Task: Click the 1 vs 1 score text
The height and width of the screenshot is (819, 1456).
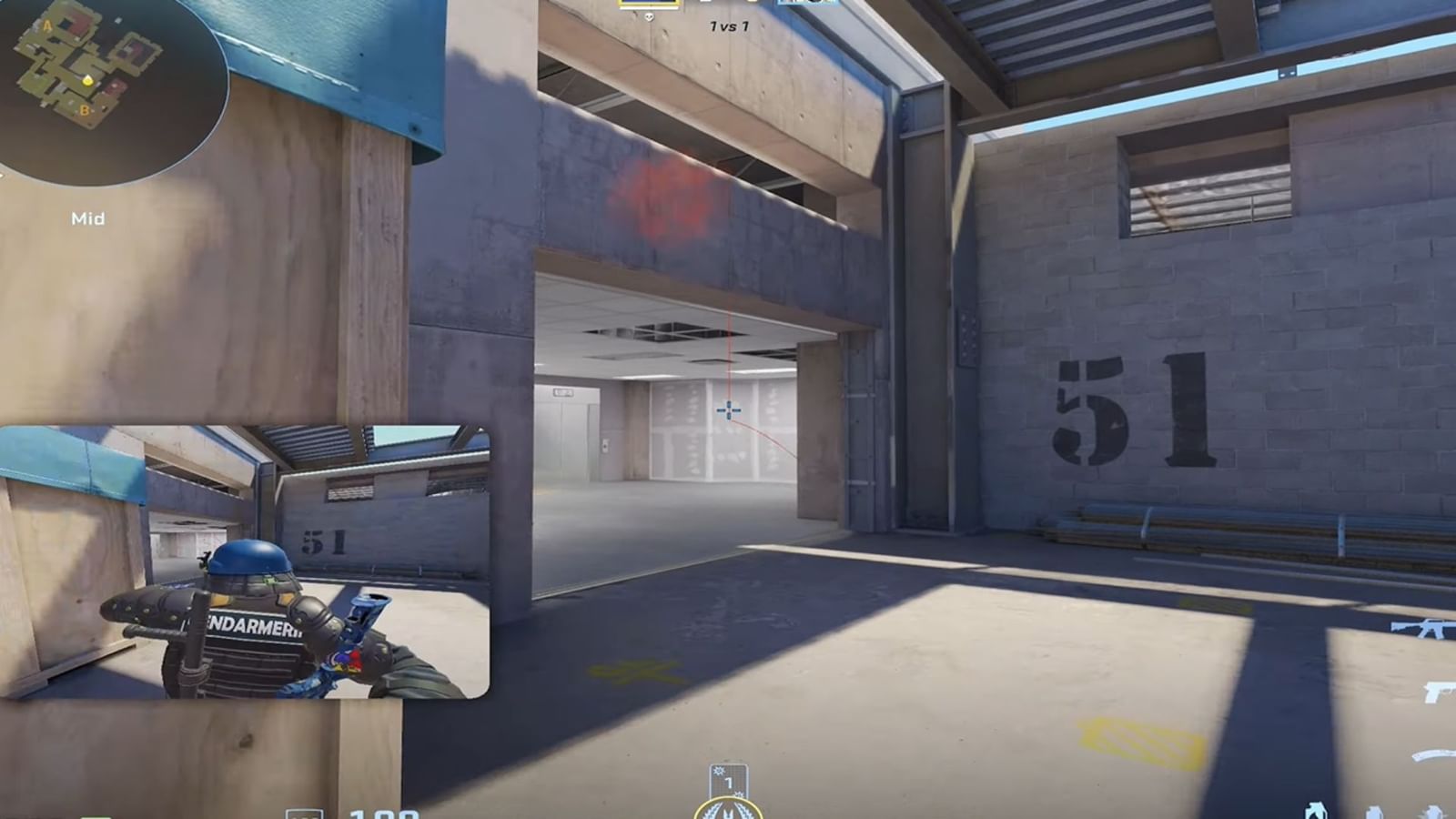Action: point(728,26)
